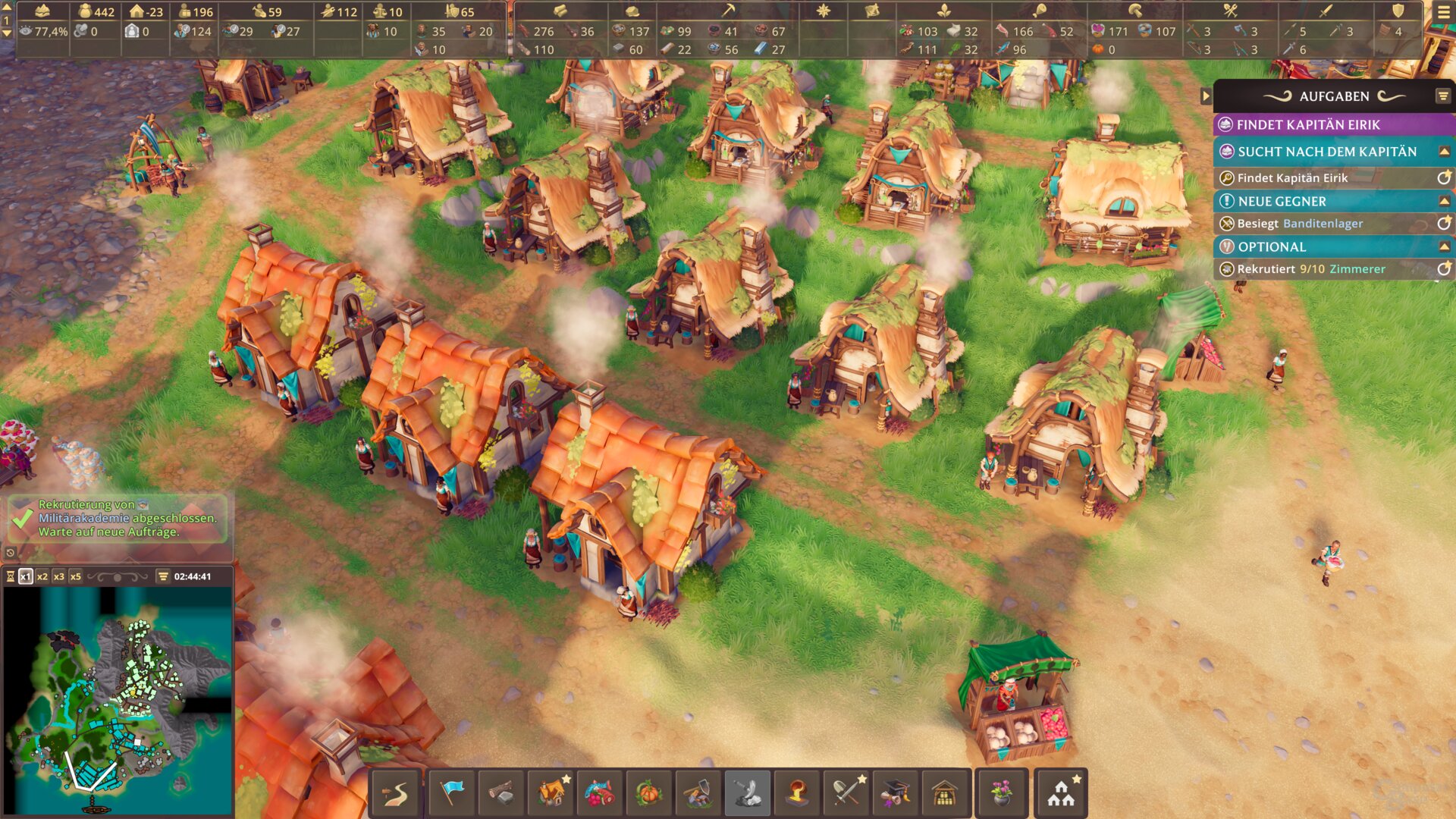Open the pumpkin farming build category
The image size is (1456, 819).
(x=648, y=793)
